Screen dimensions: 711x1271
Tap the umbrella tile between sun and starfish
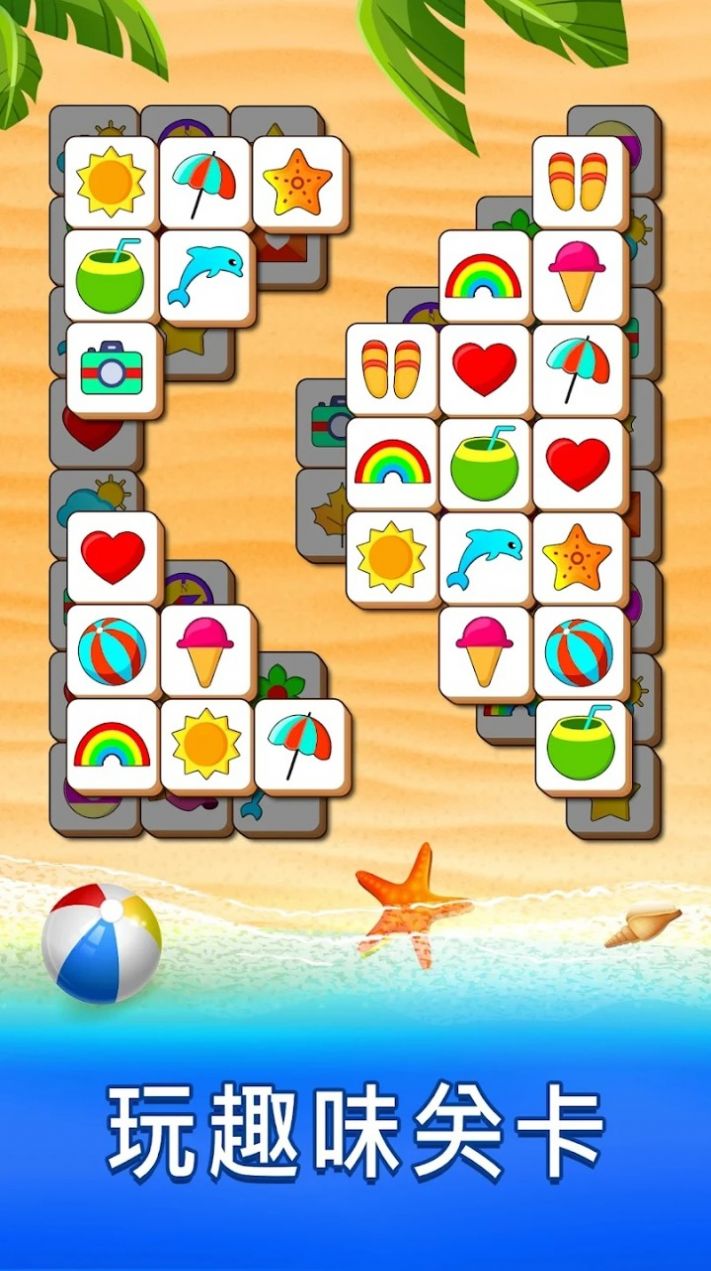pyautogui.click(x=204, y=181)
